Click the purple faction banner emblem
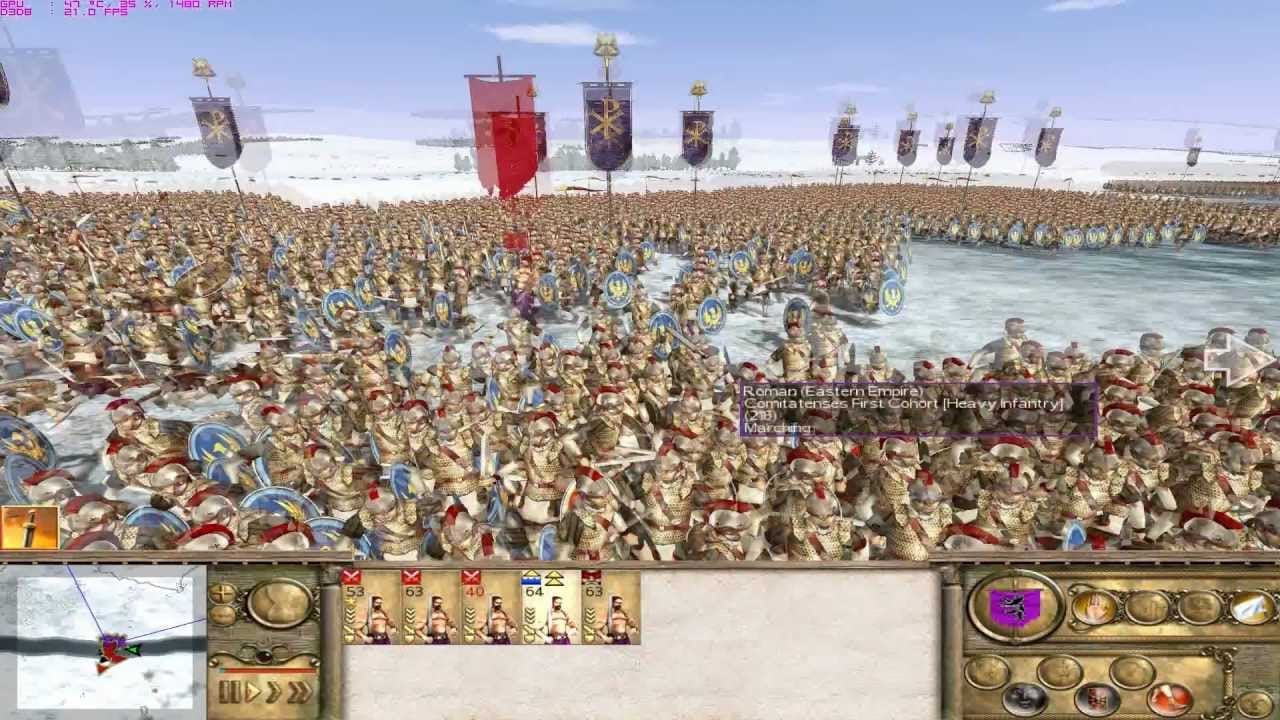 click(1016, 606)
